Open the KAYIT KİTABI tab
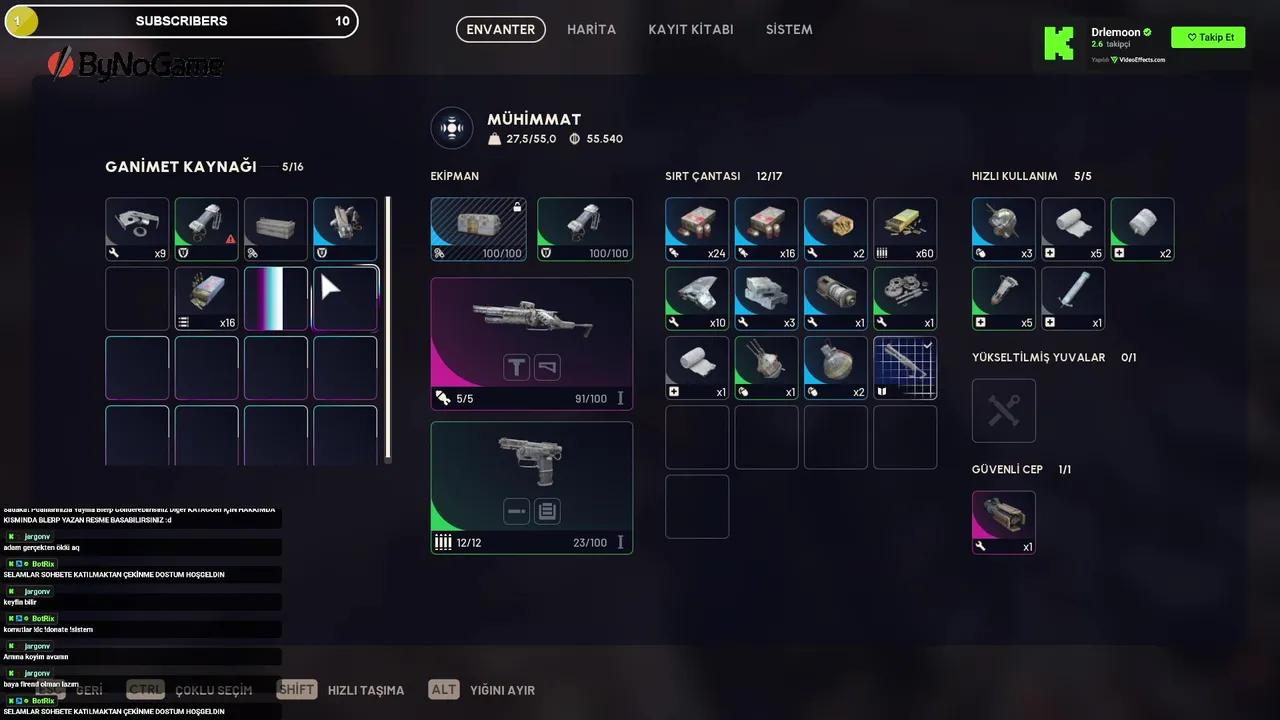1280x720 pixels. 690,30
